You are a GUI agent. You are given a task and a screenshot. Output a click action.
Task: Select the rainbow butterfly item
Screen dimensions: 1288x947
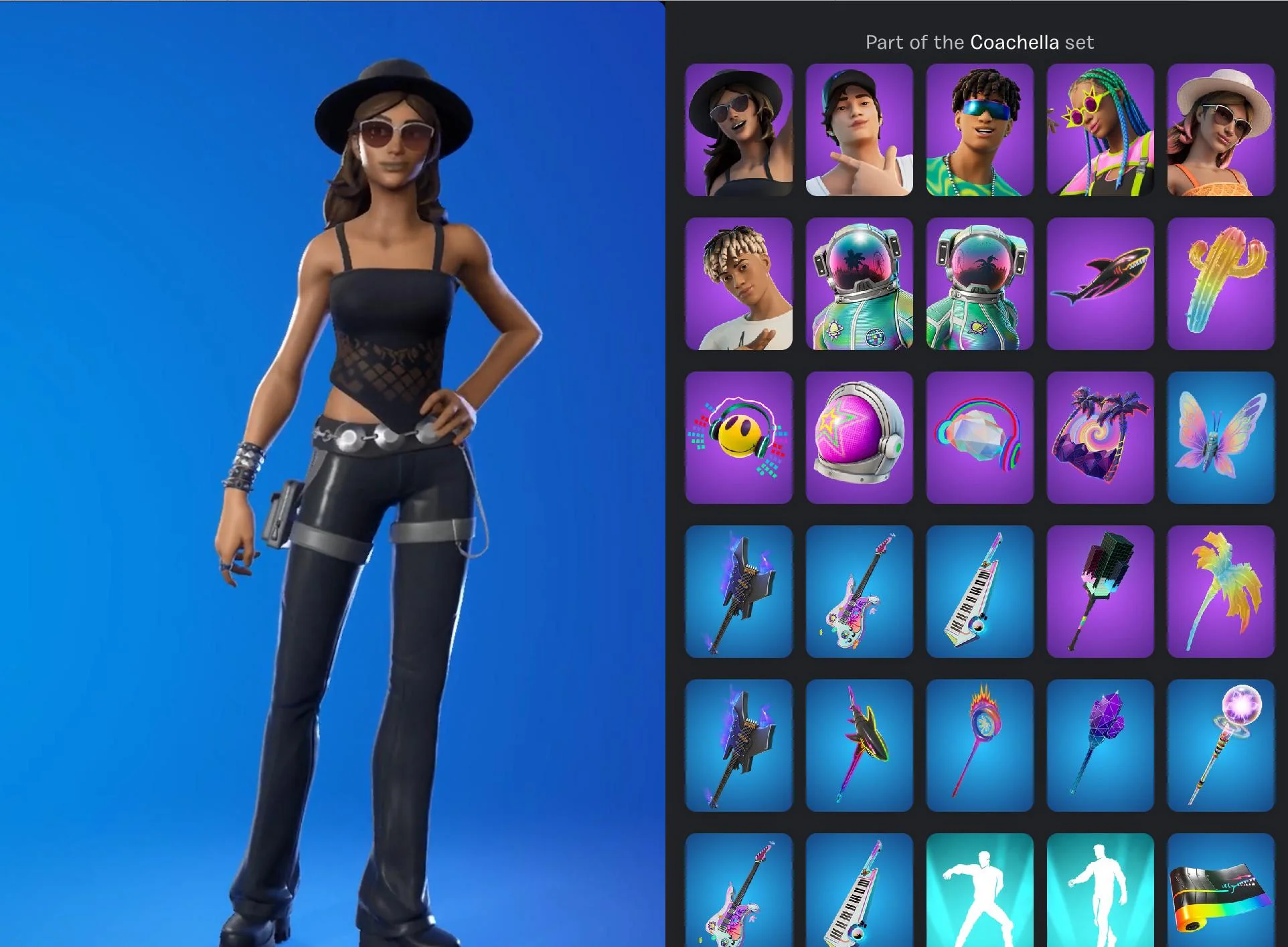click(1220, 438)
